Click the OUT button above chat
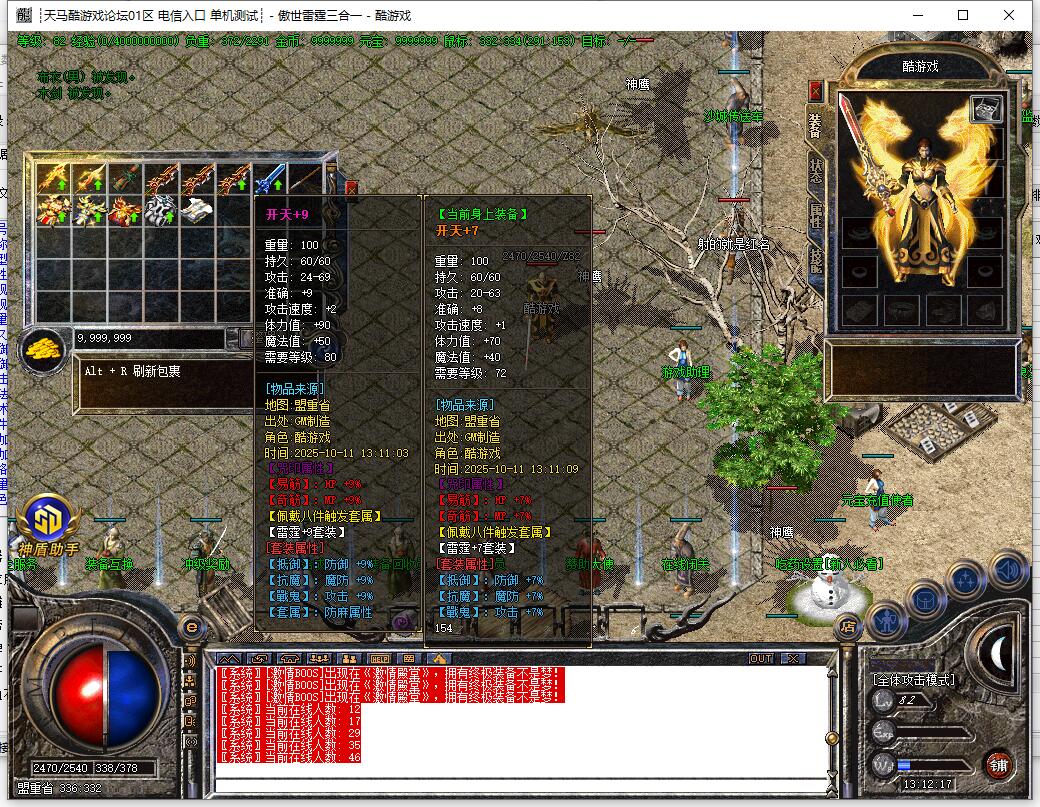The height and width of the screenshot is (807, 1040). point(761,659)
